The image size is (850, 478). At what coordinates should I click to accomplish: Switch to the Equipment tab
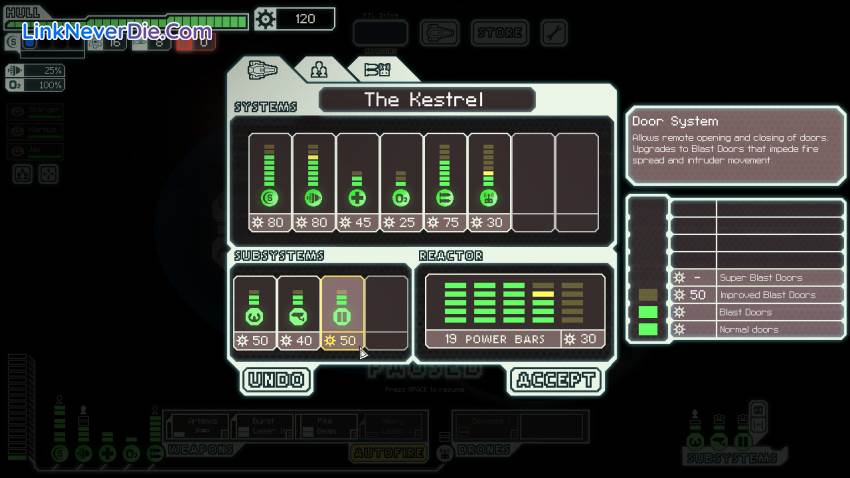point(375,70)
